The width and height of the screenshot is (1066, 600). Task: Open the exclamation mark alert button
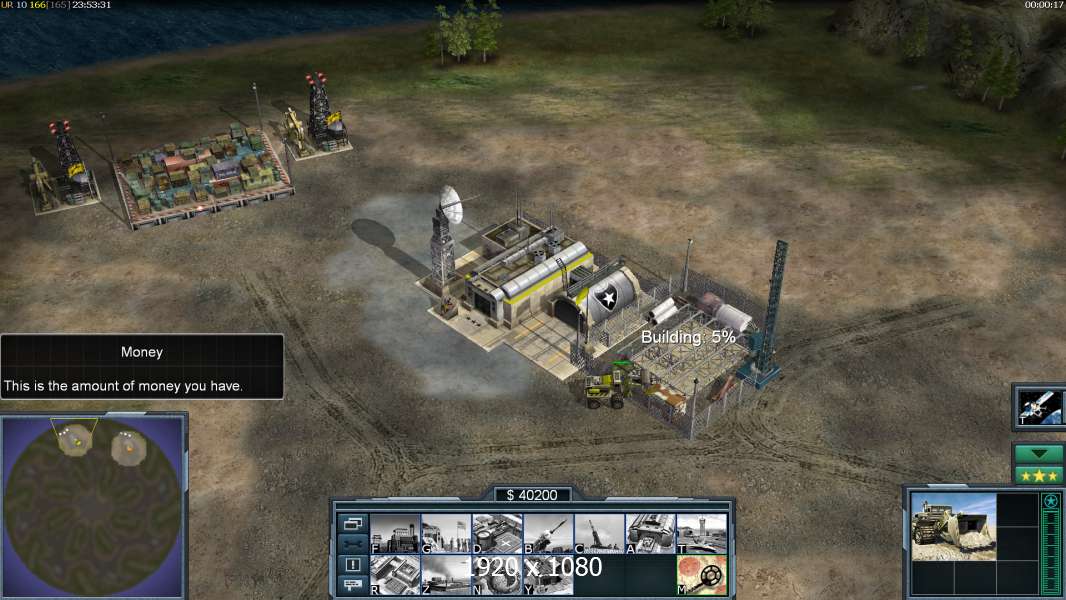pos(352,565)
